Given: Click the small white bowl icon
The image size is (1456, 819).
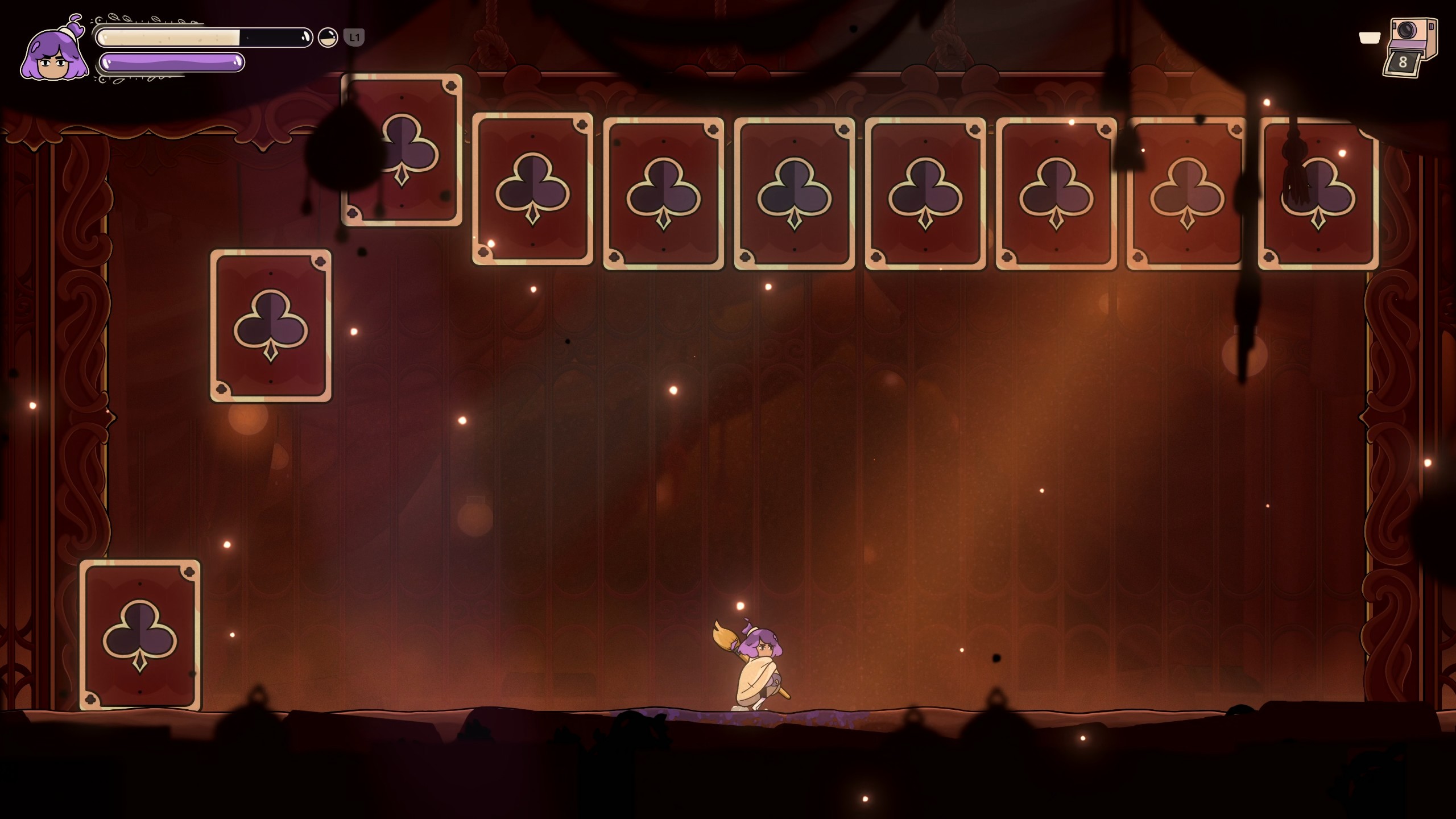Looking at the screenshot, I should click(x=1370, y=38).
